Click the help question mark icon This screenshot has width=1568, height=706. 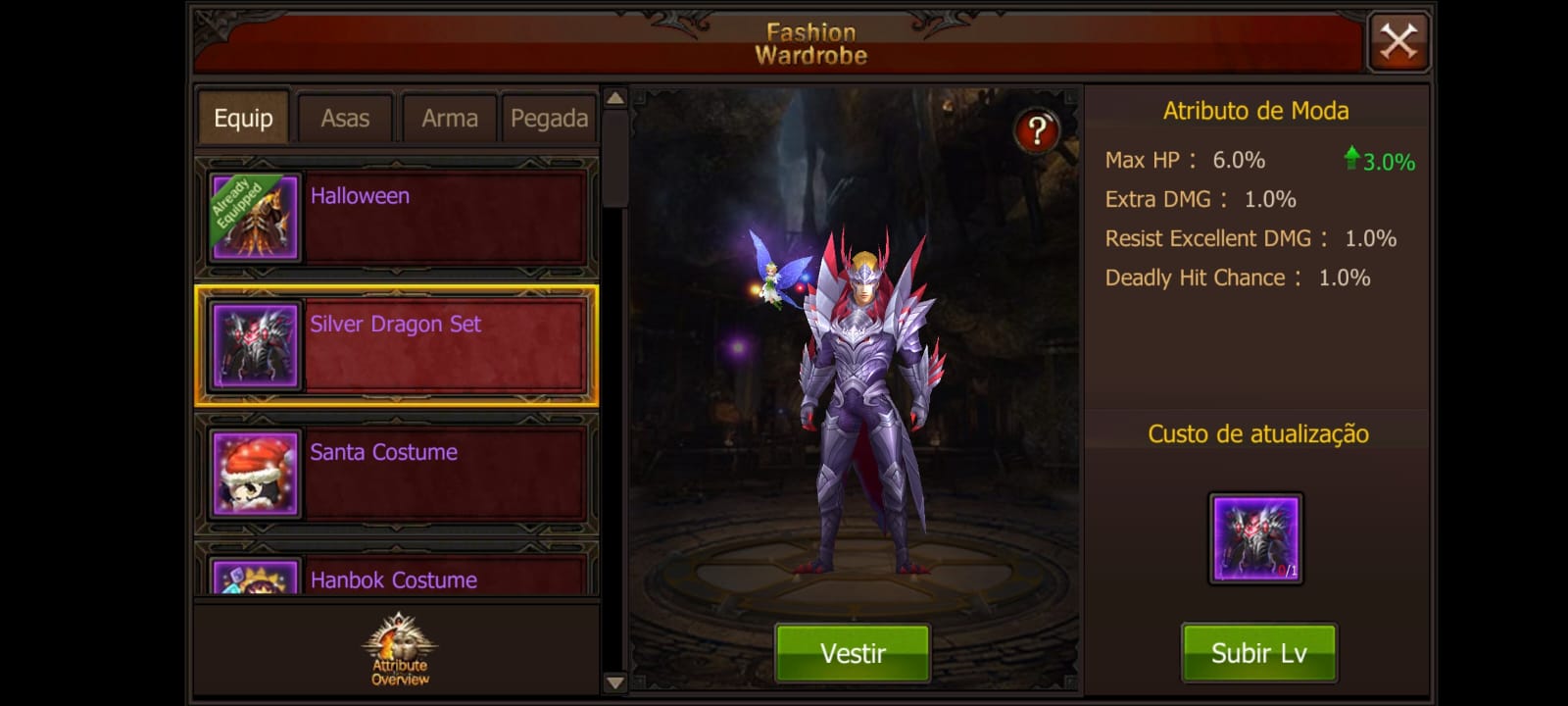1036,128
